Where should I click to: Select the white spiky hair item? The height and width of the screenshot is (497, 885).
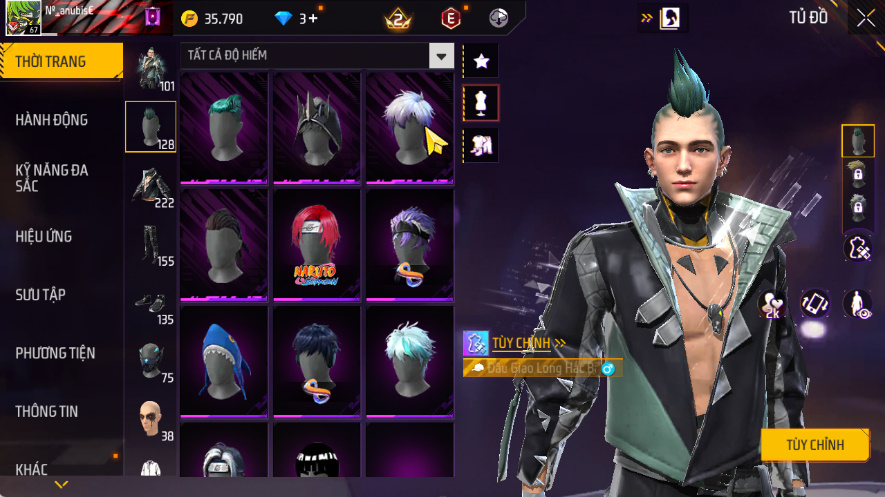pos(409,127)
